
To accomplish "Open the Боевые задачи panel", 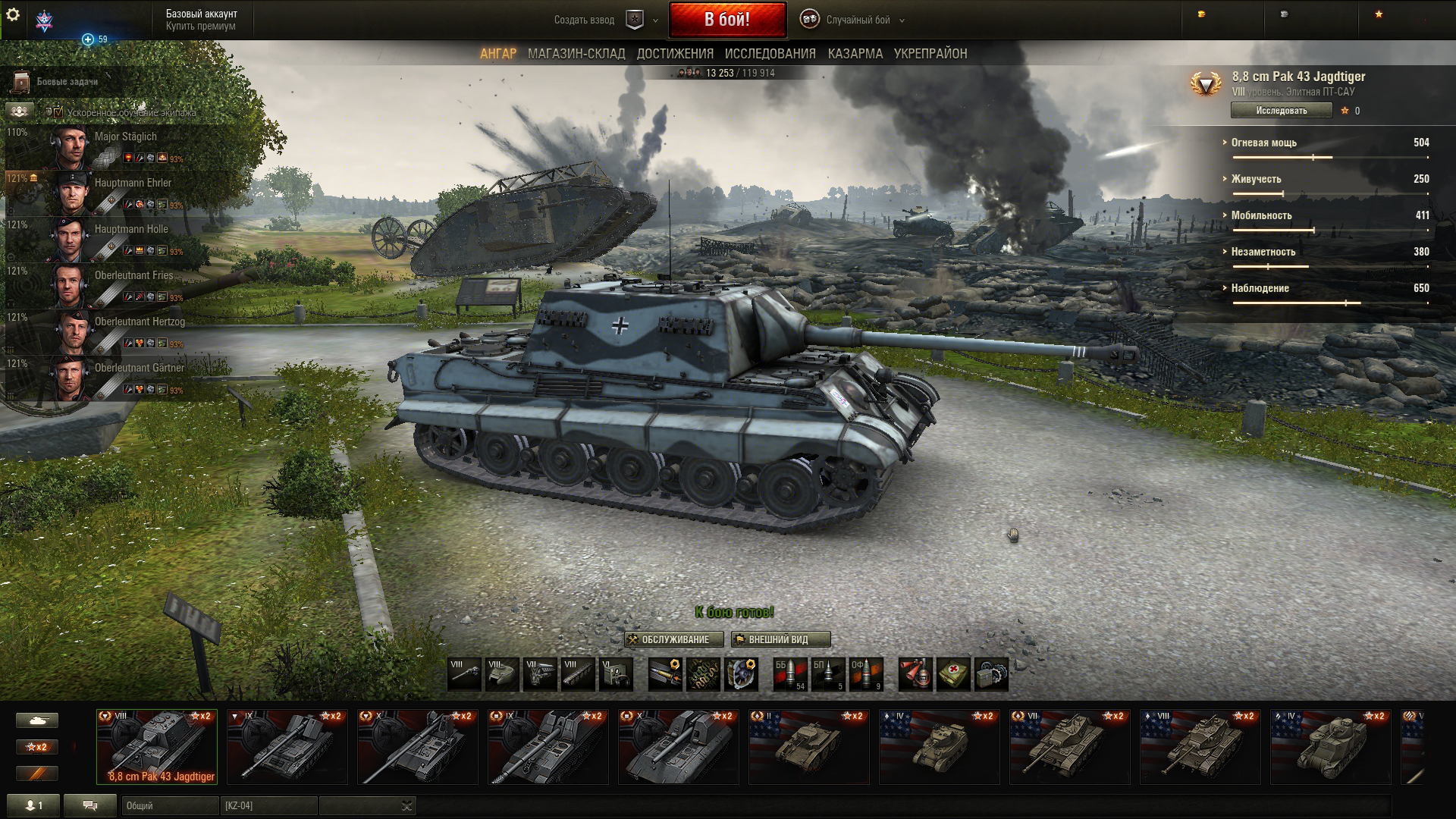I will click(x=67, y=82).
